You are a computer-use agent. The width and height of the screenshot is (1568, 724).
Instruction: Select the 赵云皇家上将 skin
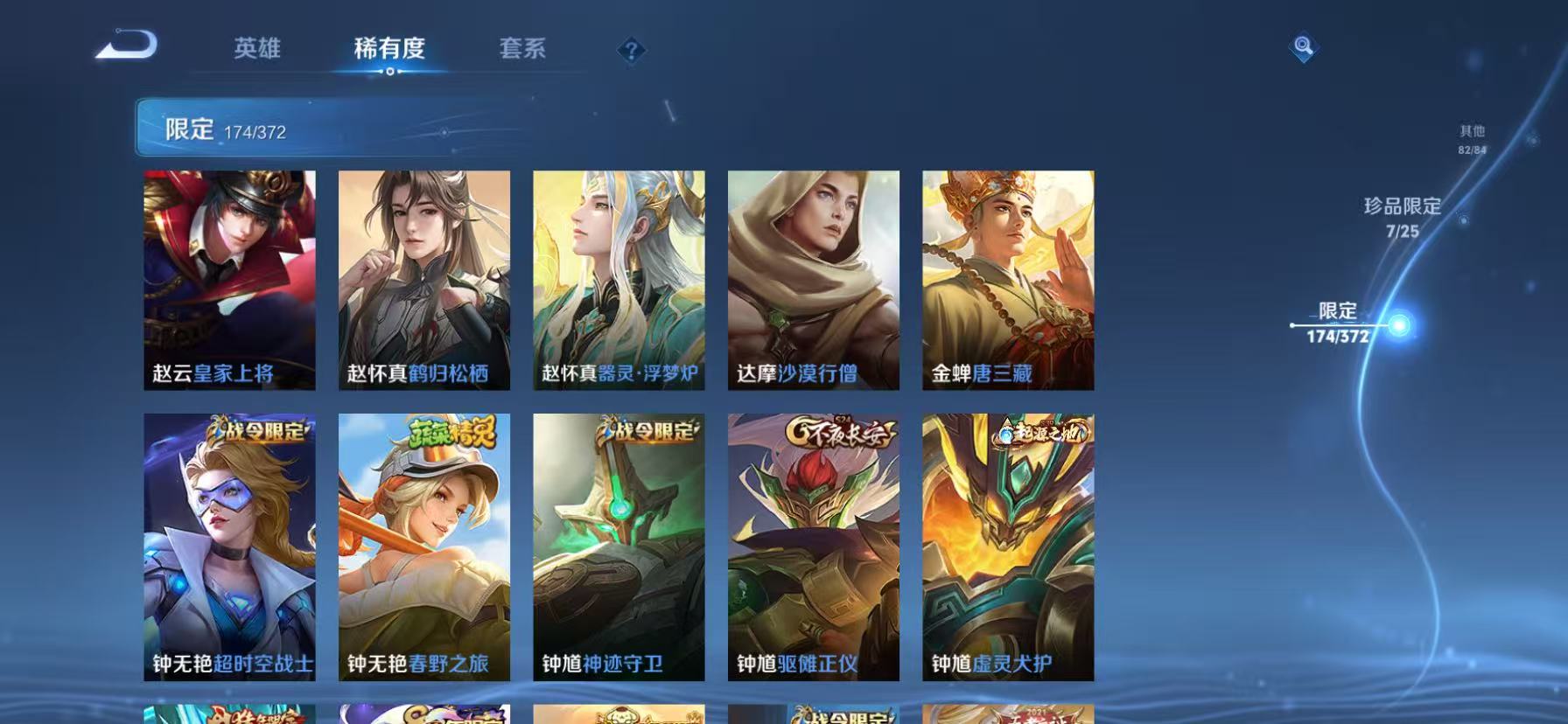pos(230,278)
